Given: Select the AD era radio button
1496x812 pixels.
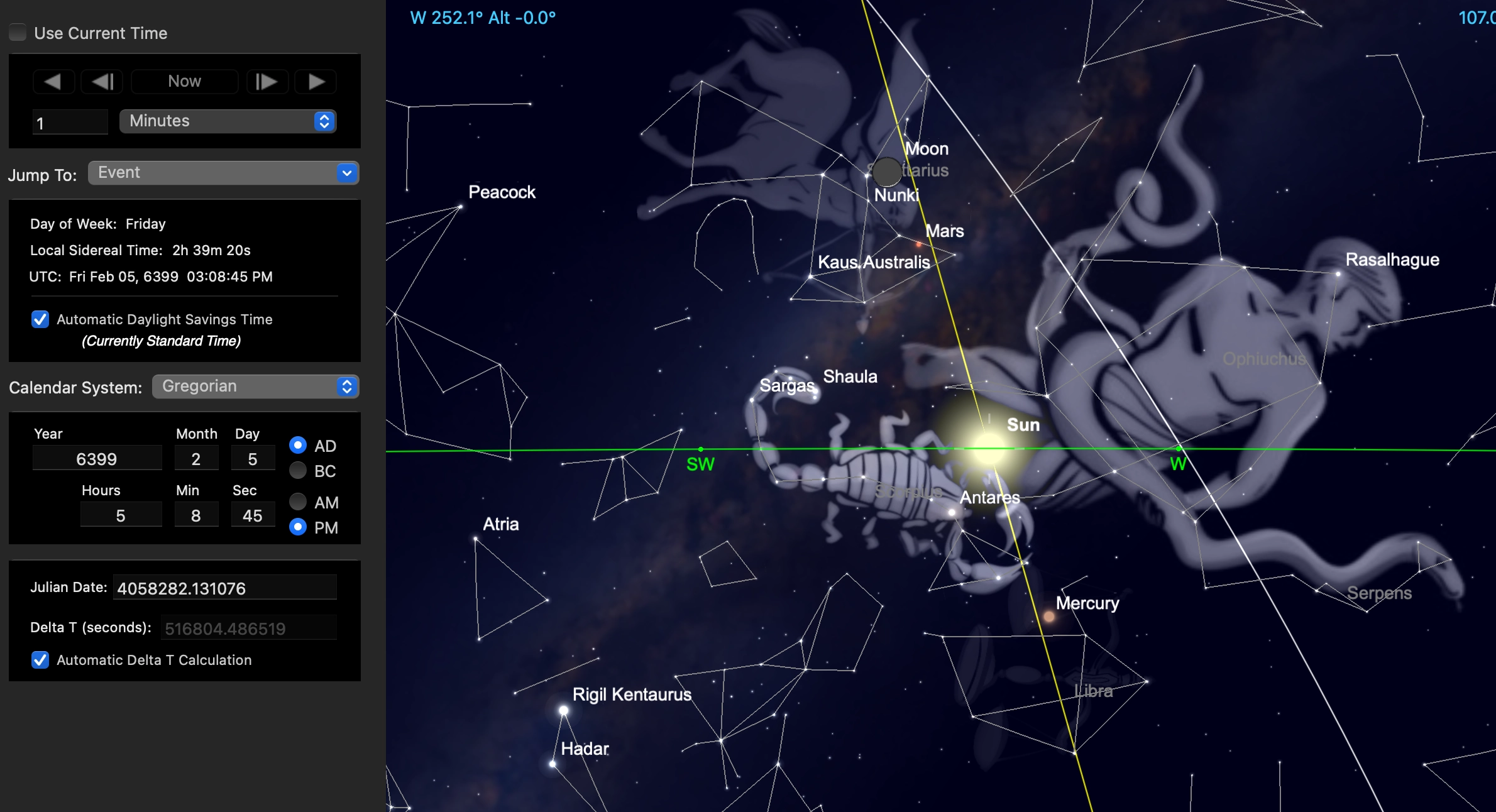Looking at the screenshot, I should 298,446.
